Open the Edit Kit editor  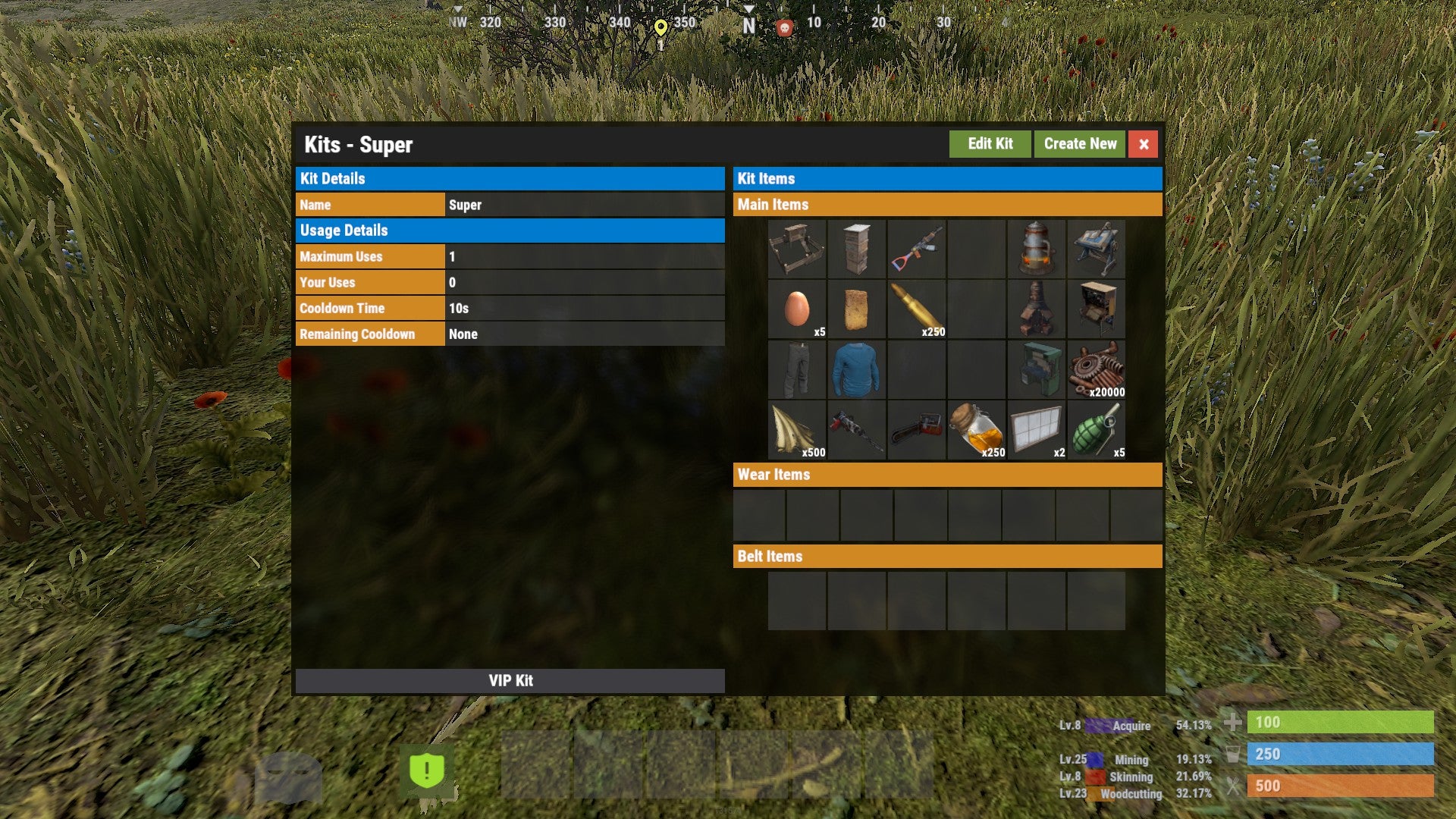coord(990,144)
